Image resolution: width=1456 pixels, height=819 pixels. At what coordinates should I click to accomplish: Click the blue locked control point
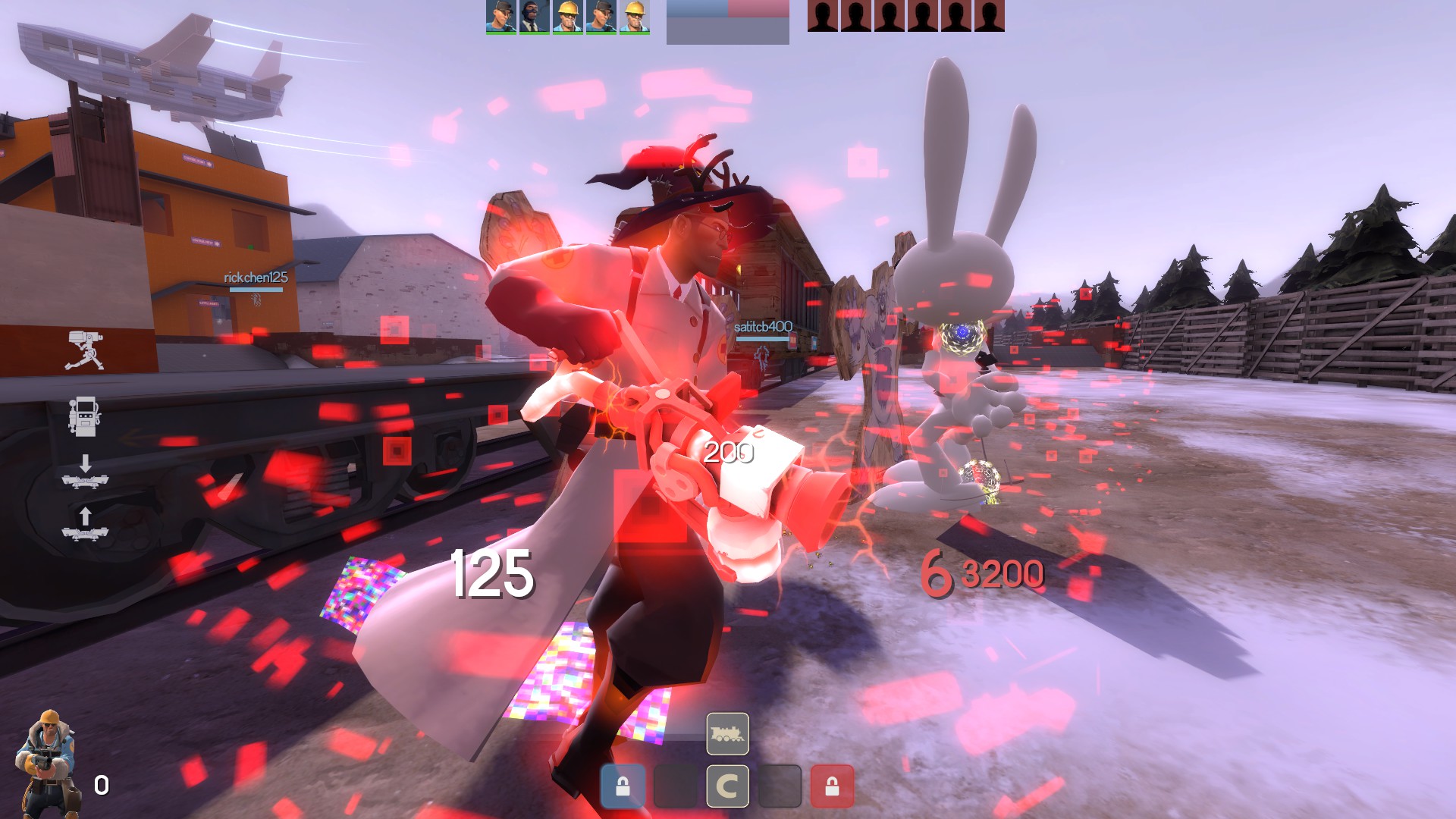(623, 786)
